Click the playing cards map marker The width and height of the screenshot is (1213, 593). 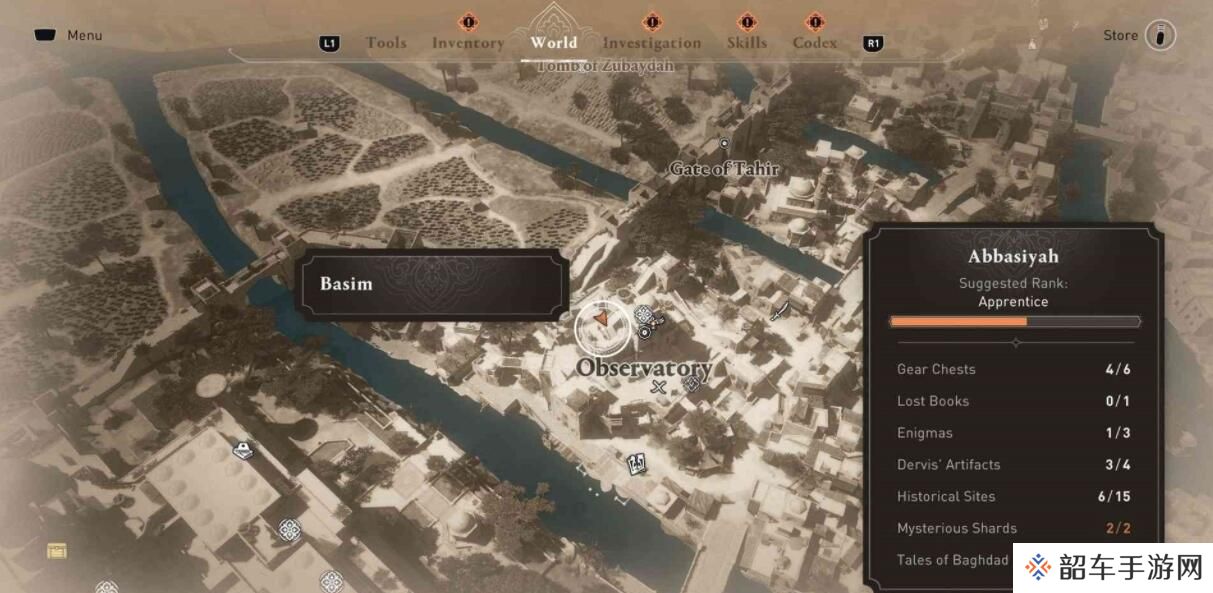634,463
